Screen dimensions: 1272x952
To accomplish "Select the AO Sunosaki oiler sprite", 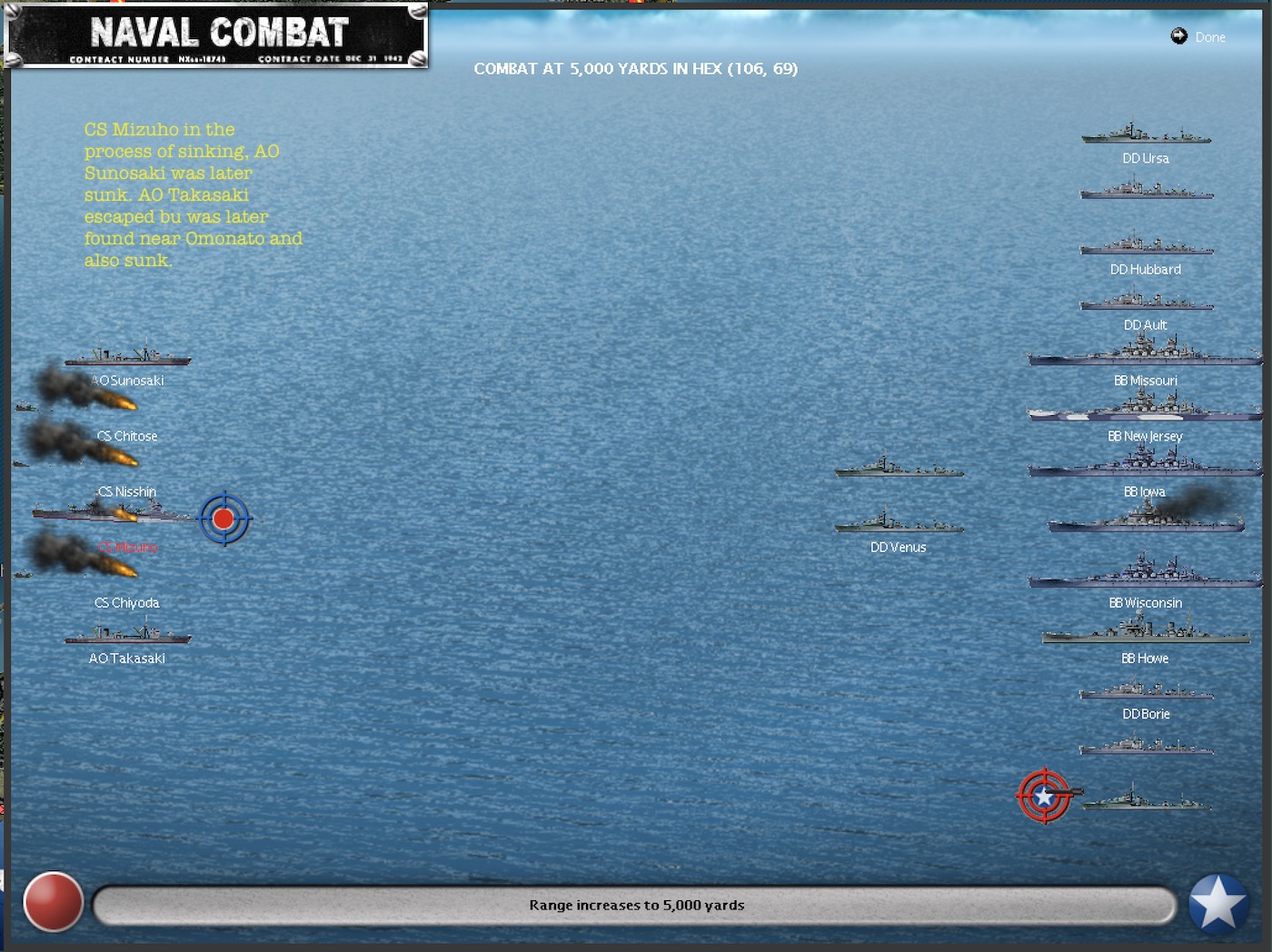I will tap(127, 358).
